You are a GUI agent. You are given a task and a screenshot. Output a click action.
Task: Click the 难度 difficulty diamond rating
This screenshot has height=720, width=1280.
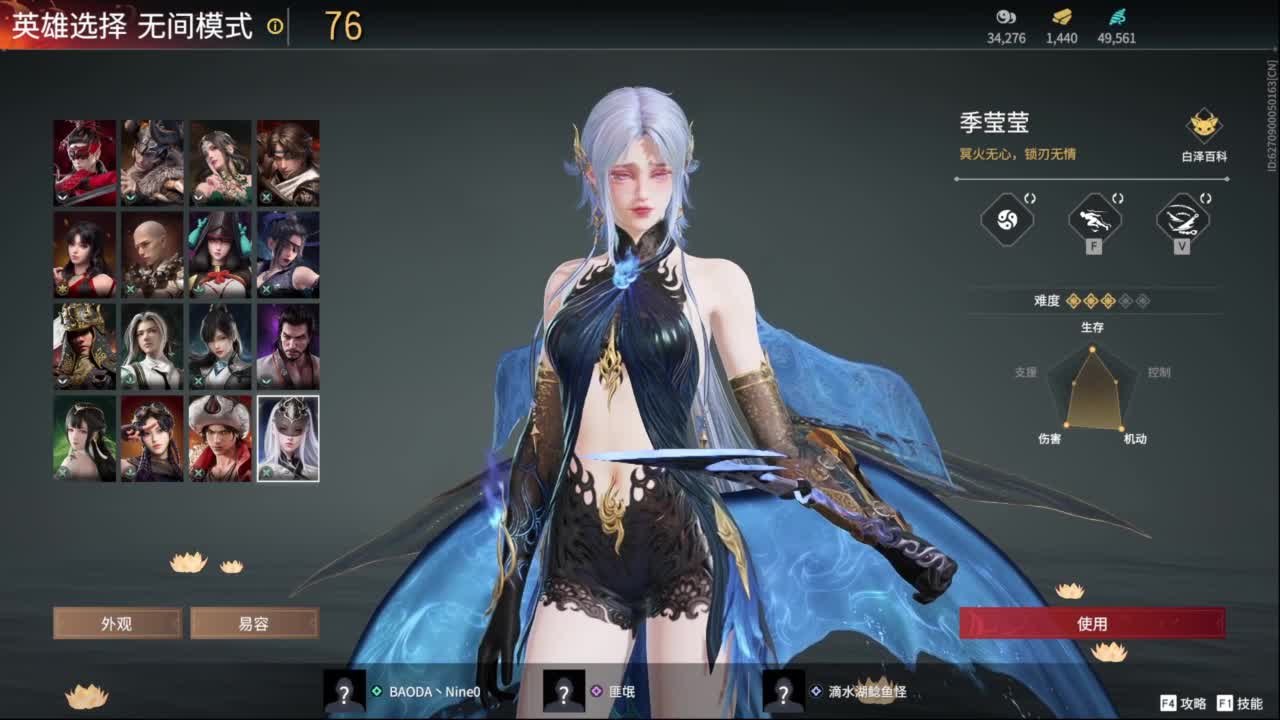click(1110, 298)
